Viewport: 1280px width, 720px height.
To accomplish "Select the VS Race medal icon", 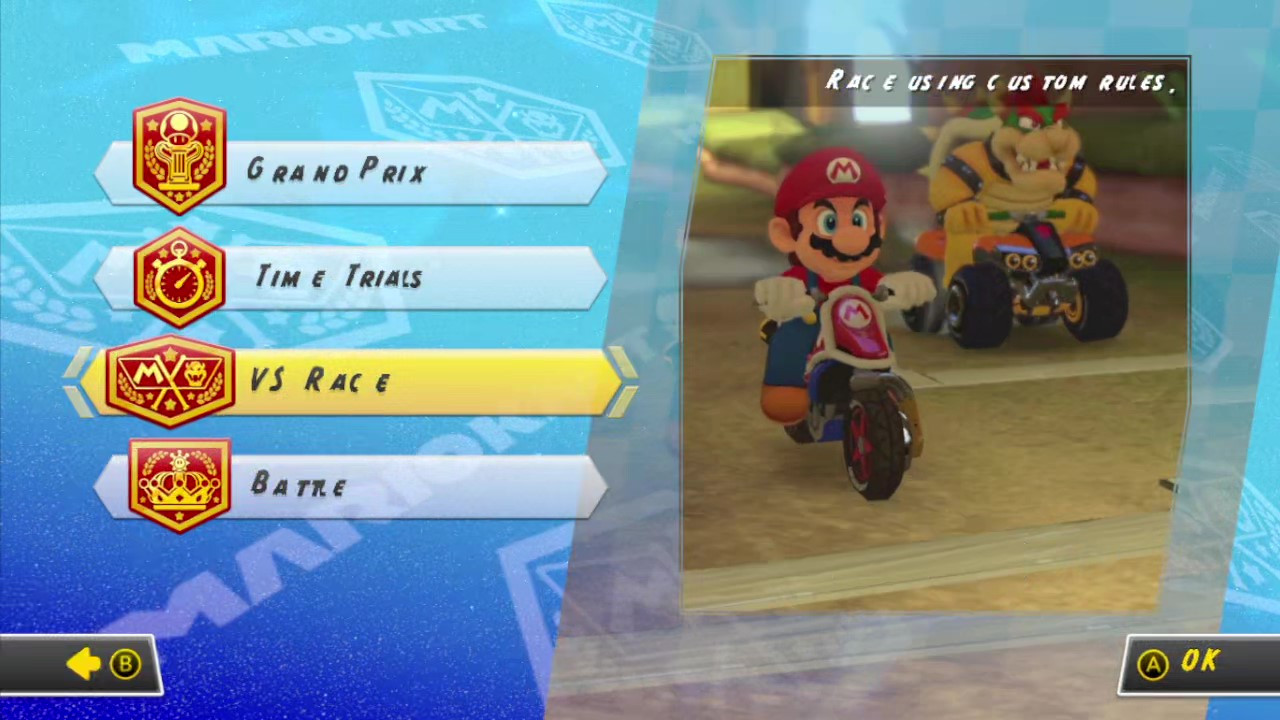I will click(168, 382).
